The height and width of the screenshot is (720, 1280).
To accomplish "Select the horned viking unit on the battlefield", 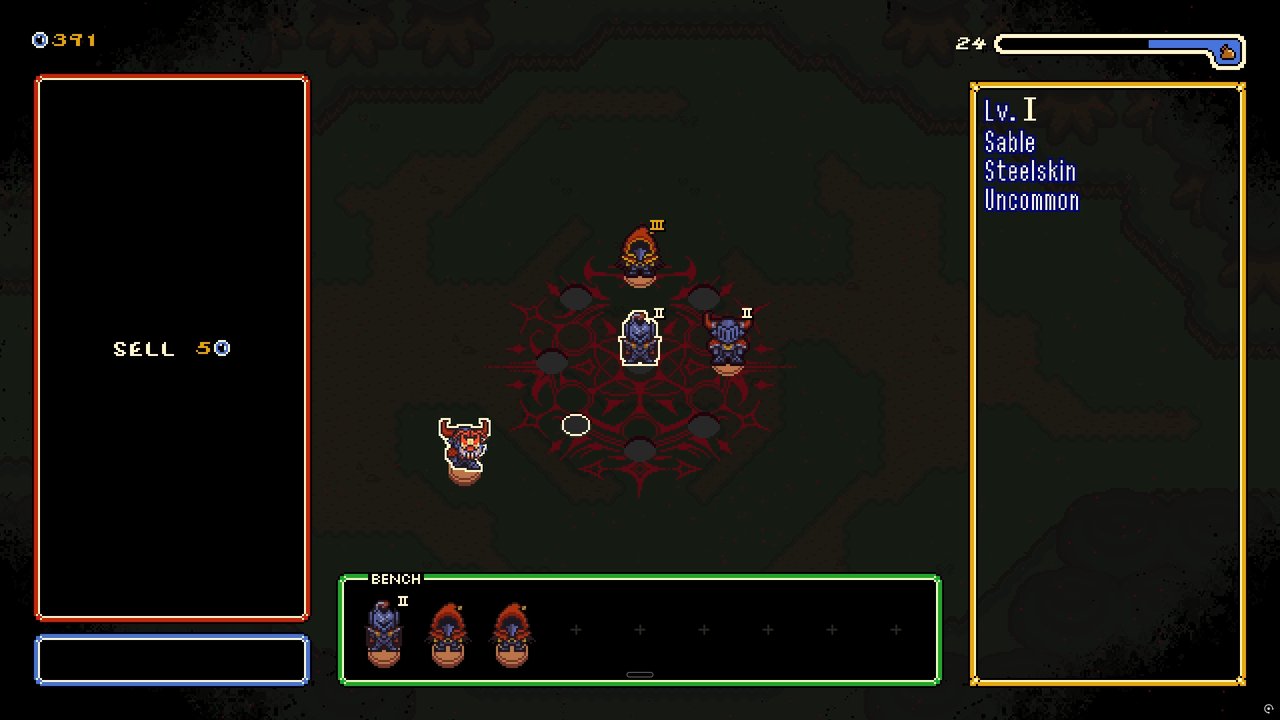I will click(x=466, y=445).
